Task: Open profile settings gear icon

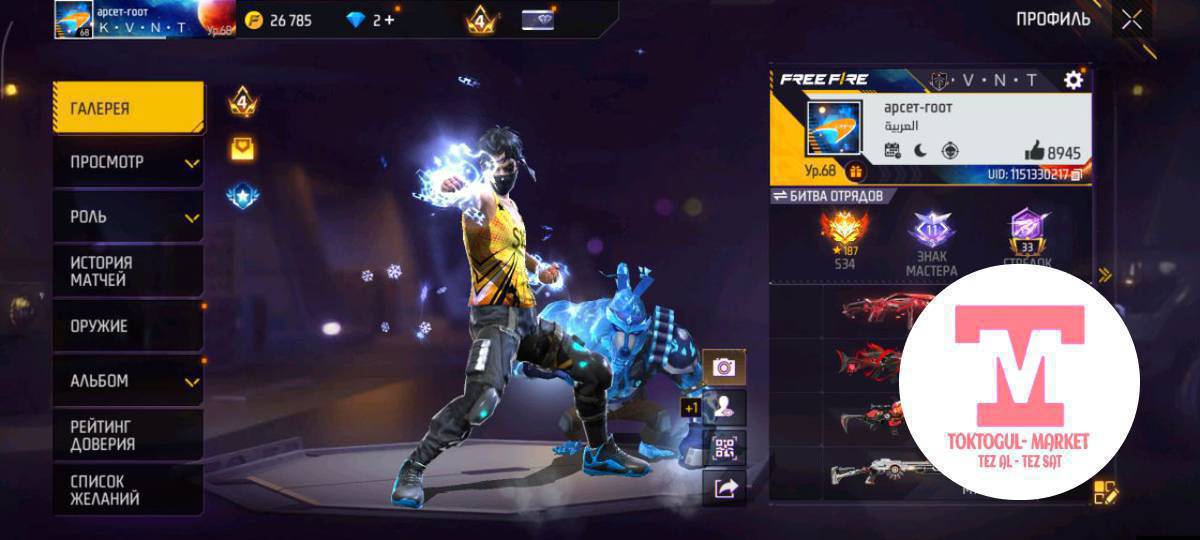Action: pyautogui.click(x=1073, y=80)
